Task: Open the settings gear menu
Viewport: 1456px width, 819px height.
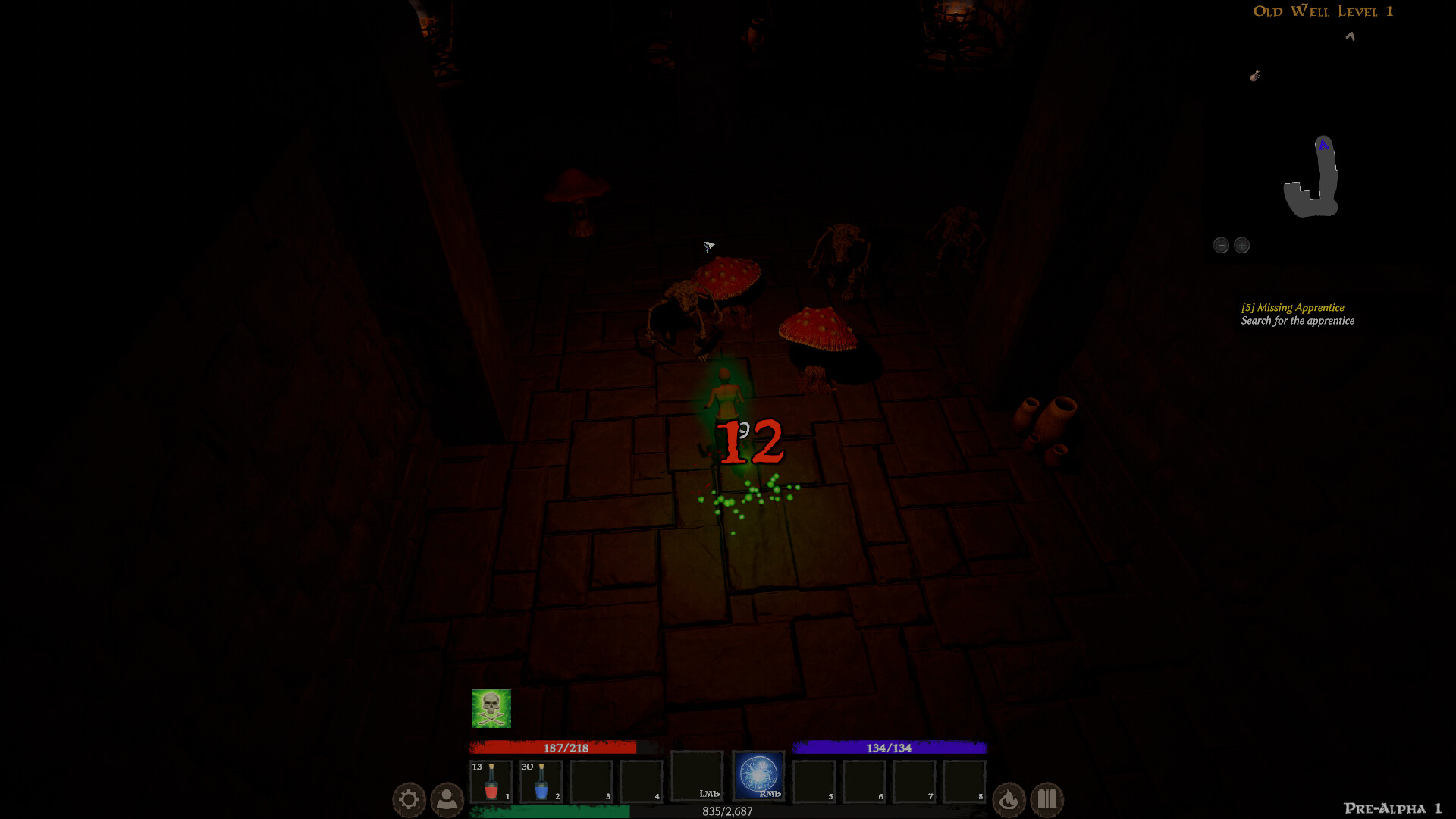Action: click(409, 799)
